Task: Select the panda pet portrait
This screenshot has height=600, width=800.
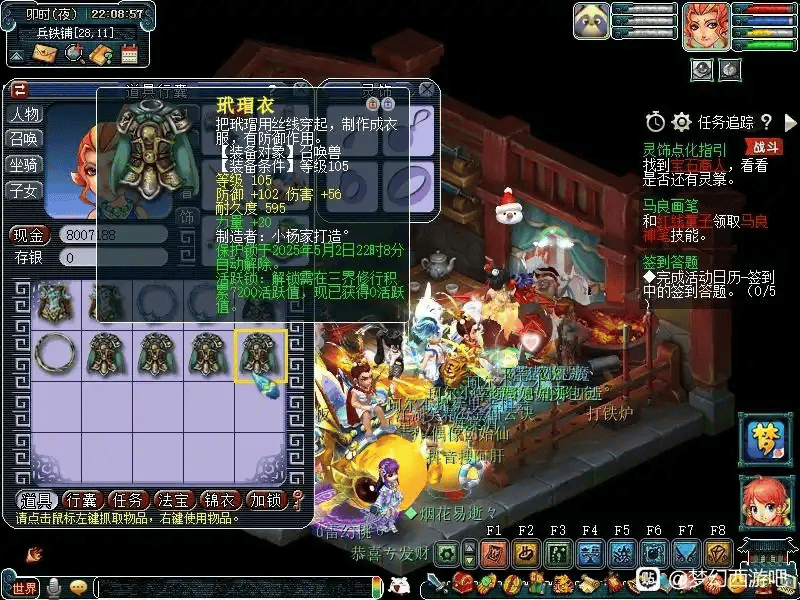Action: click(x=592, y=20)
